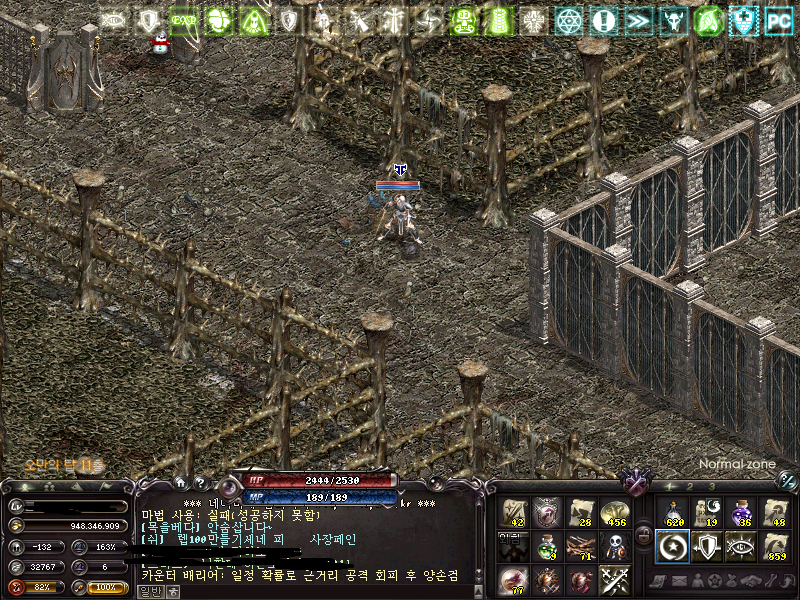Use the purple potion with 36 count
The width and height of the screenshot is (800, 600).
click(x=741, y=513)
